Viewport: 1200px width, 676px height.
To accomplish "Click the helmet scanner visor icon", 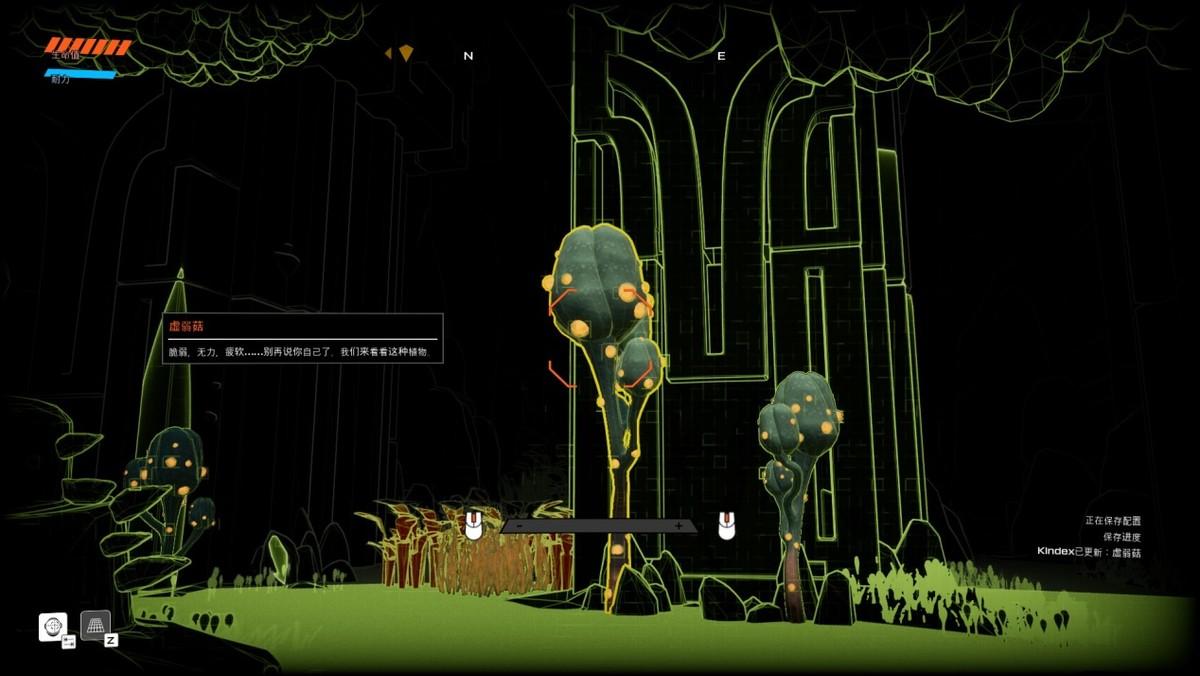I will [x=53, y=626].
